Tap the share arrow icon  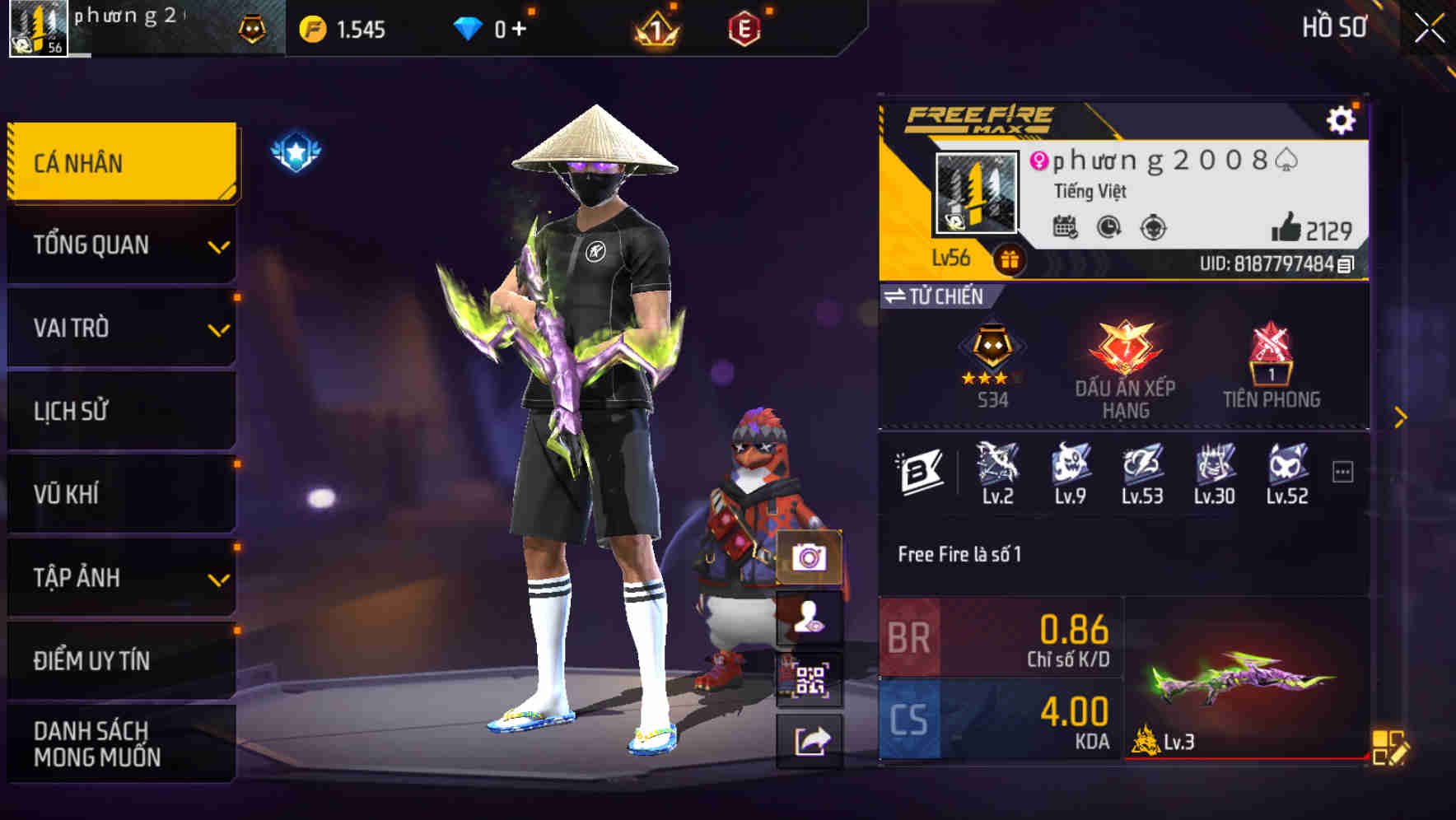pyautogui.click(x=810, y=741)
